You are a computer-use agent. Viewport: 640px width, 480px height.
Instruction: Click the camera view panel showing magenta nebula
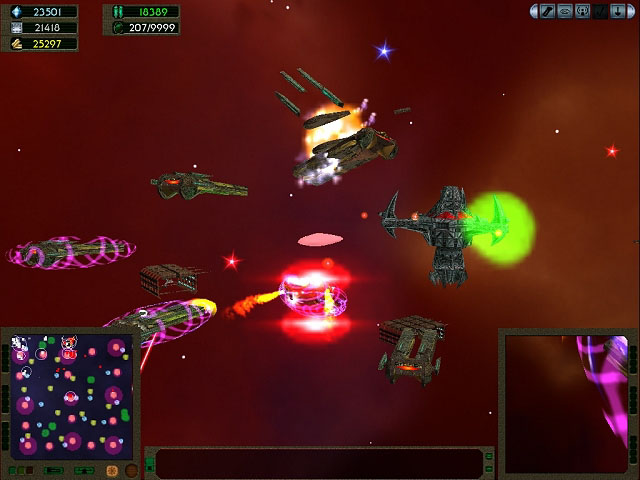[568, 402]
